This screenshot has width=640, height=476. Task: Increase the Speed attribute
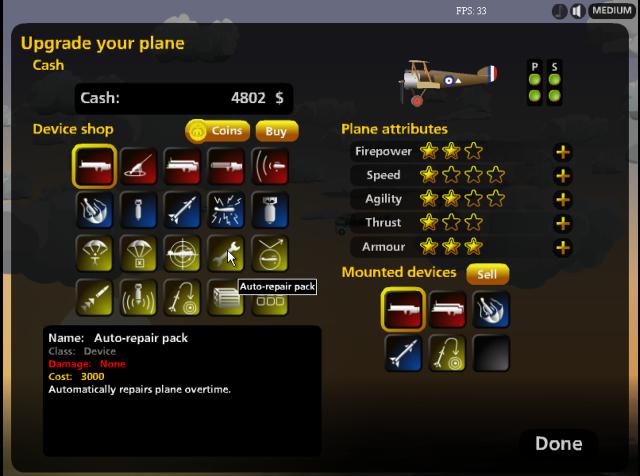pos(563,176)
